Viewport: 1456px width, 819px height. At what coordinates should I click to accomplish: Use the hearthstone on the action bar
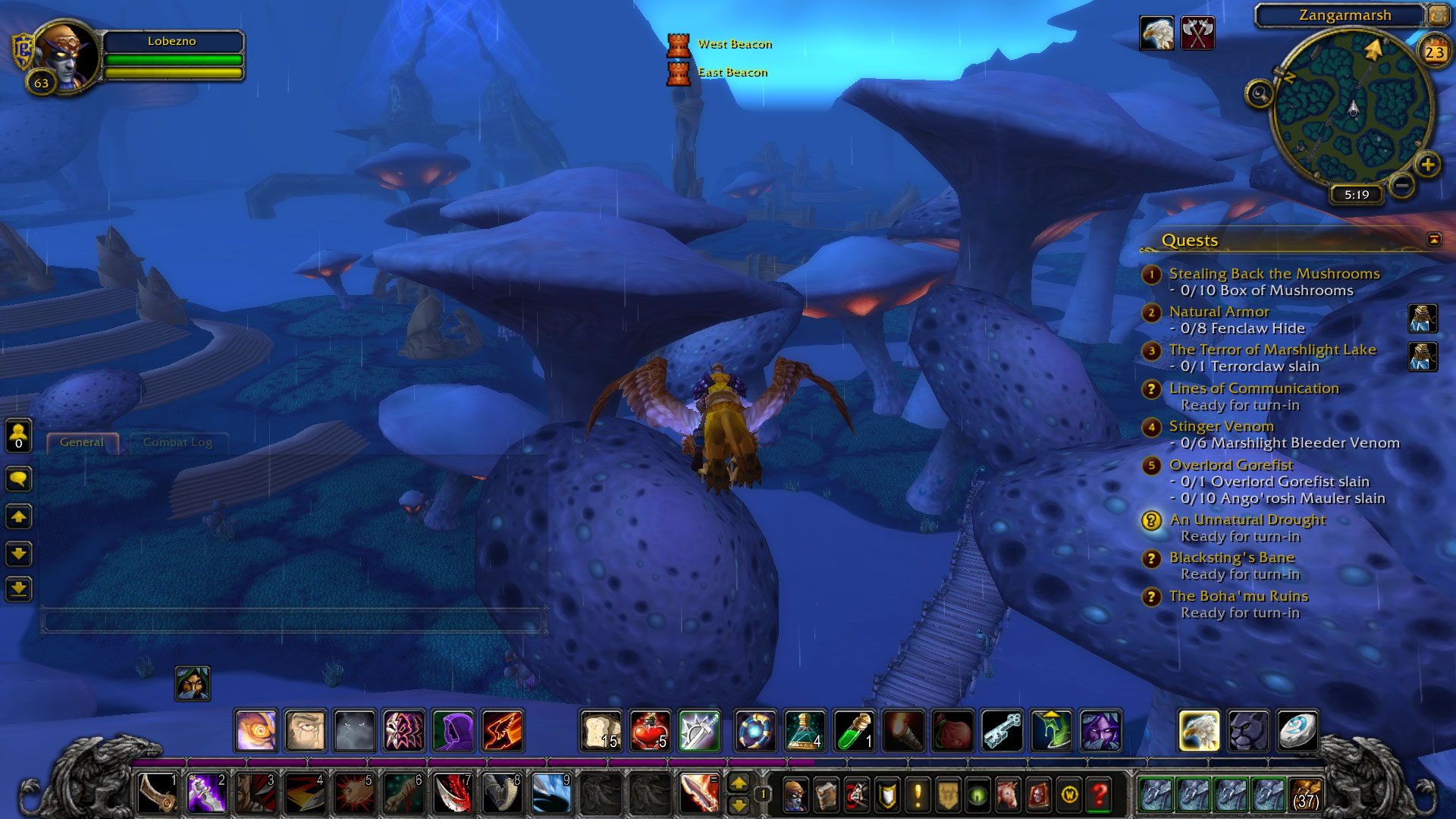click(1297, 731)
